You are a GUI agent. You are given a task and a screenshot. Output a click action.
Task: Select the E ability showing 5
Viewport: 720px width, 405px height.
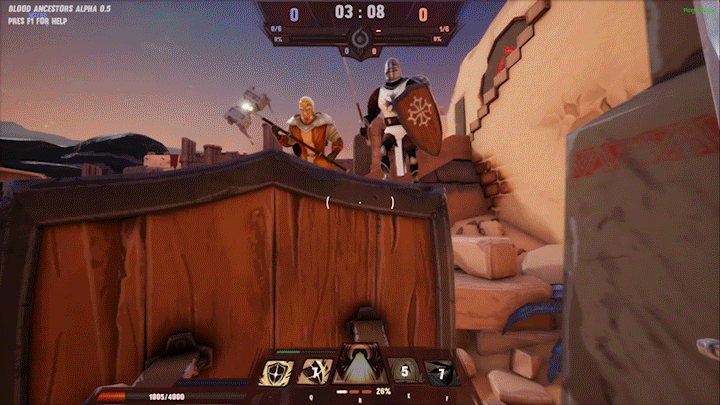click(404, 372)
